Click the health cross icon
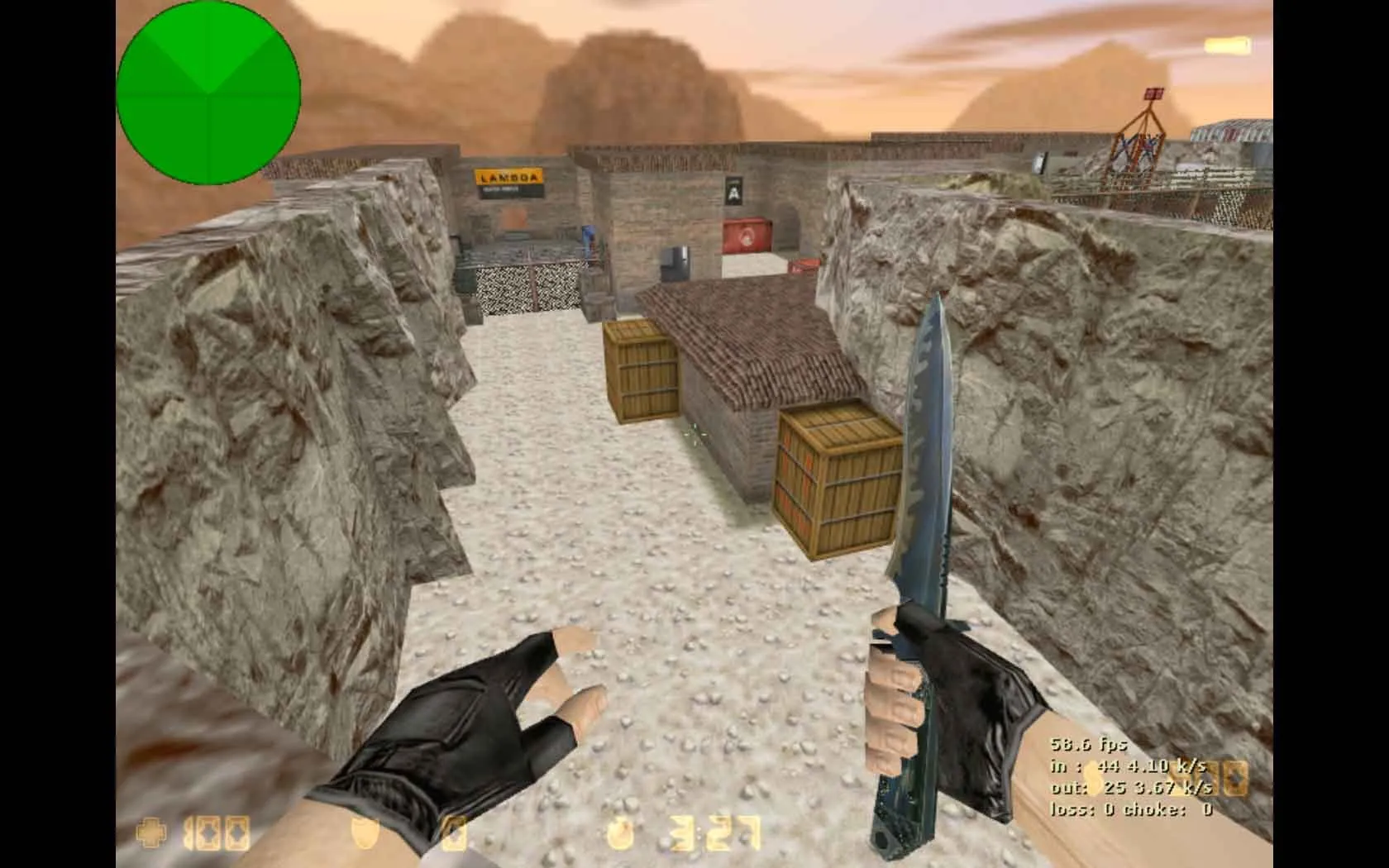1389x868 pixels. click(x=151, y=833)
